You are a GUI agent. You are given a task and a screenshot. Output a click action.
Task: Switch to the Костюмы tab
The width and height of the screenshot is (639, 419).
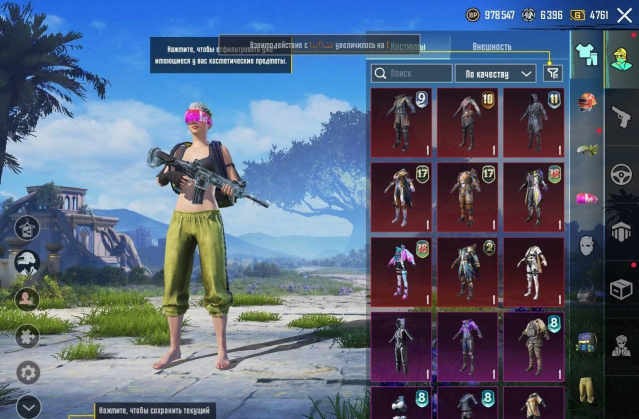click(407, 46)
